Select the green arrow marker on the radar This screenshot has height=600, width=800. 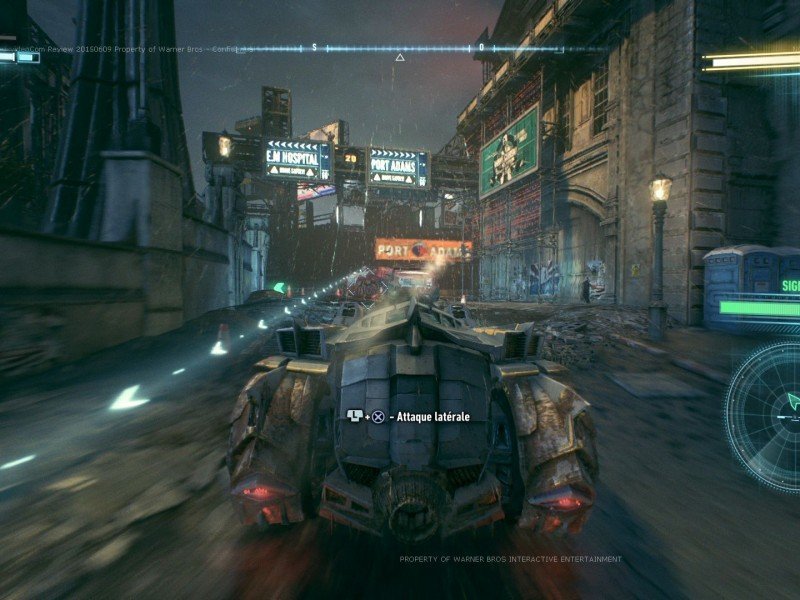[x=793, y=401]
